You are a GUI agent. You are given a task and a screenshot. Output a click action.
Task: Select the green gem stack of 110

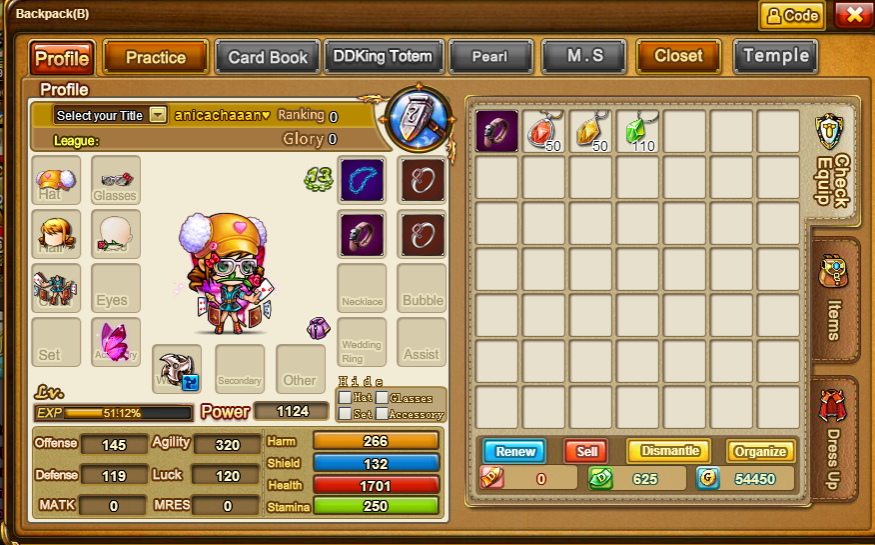tap(637, 131)
